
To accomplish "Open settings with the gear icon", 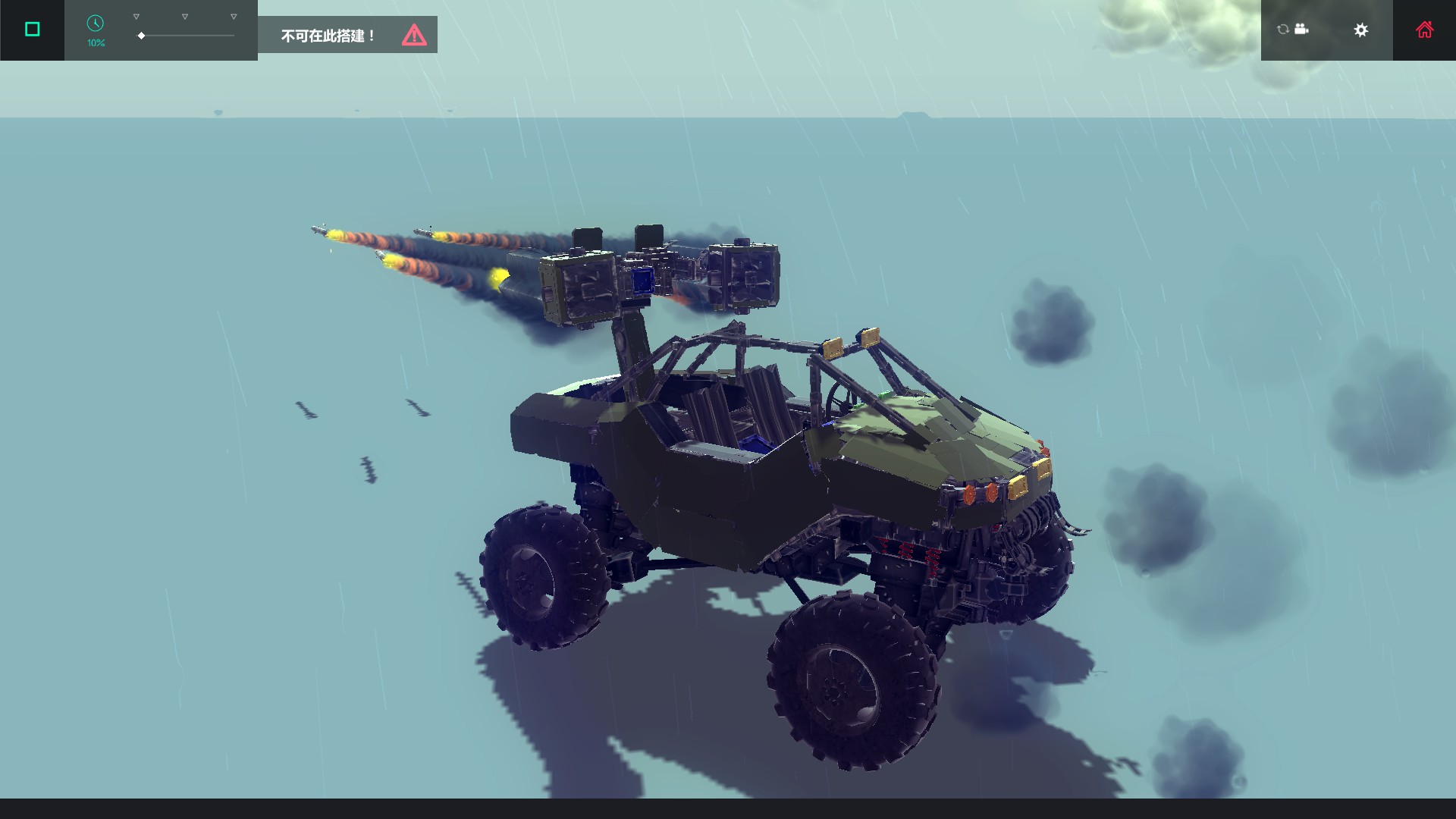I will click(x=1361, y=30).
